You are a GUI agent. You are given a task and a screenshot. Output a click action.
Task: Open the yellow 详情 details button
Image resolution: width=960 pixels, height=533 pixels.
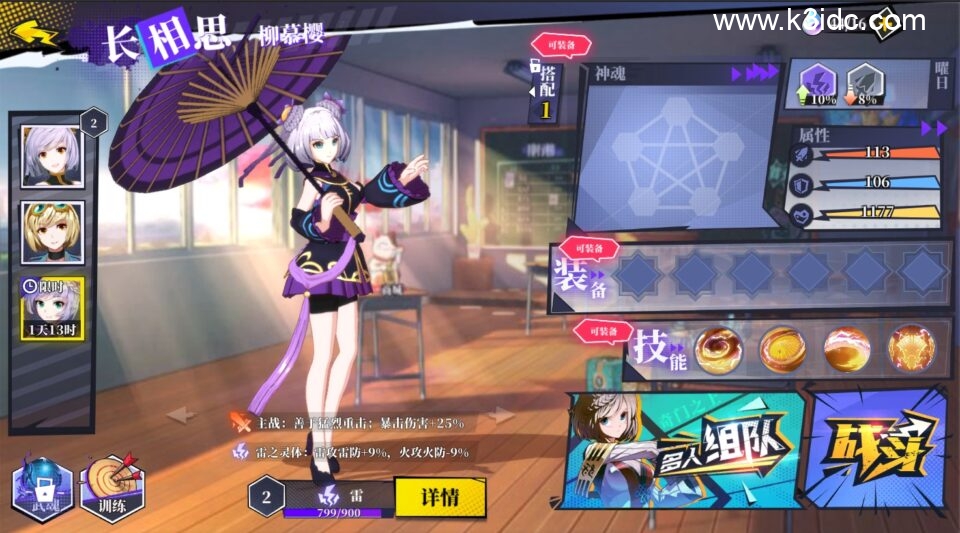[x=439, y=497]
